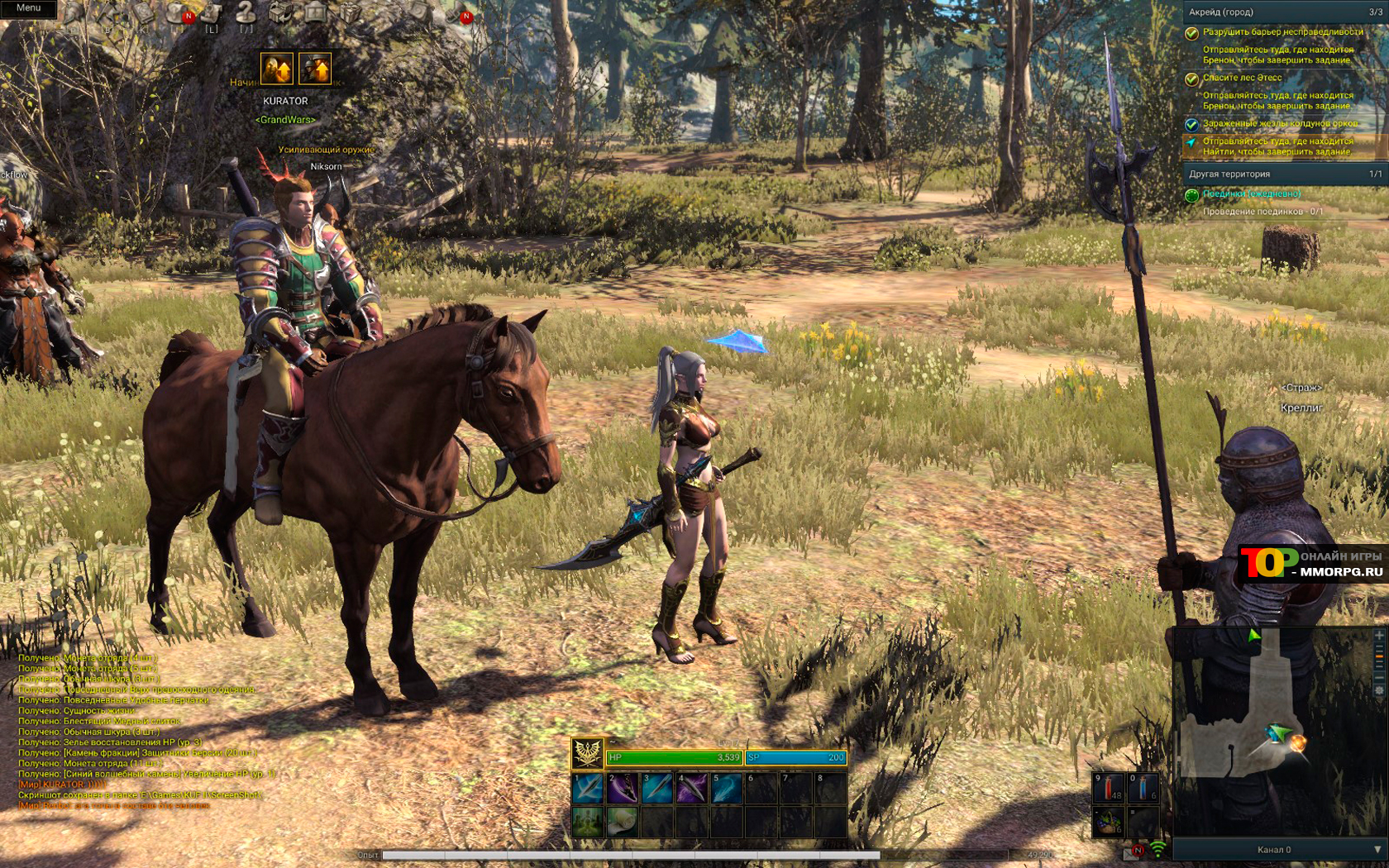Activate the purple curved blade skill in slot 2
1389x868 pixels.
623,788
